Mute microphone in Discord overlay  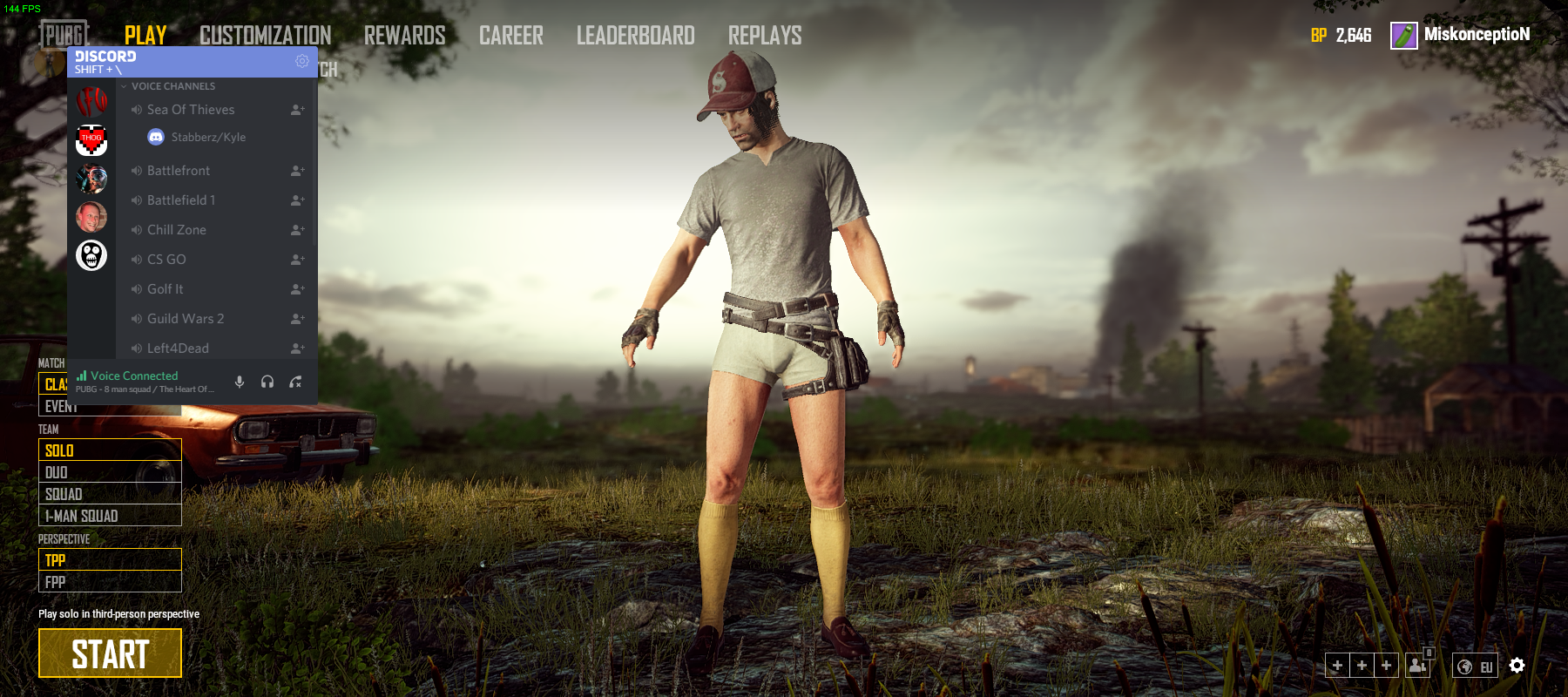(240, 382)
